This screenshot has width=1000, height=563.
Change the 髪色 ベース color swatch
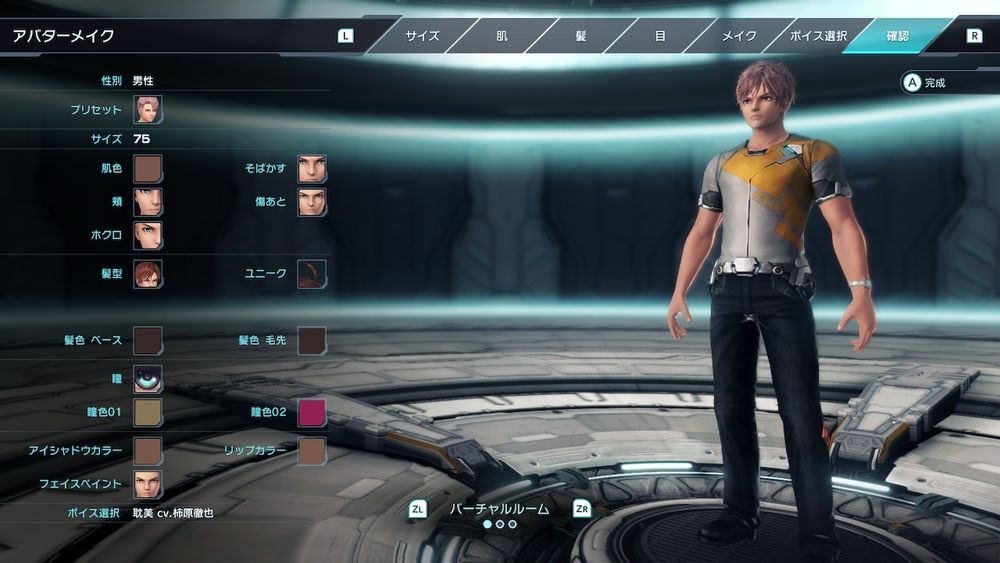click(x=148, y=341)
